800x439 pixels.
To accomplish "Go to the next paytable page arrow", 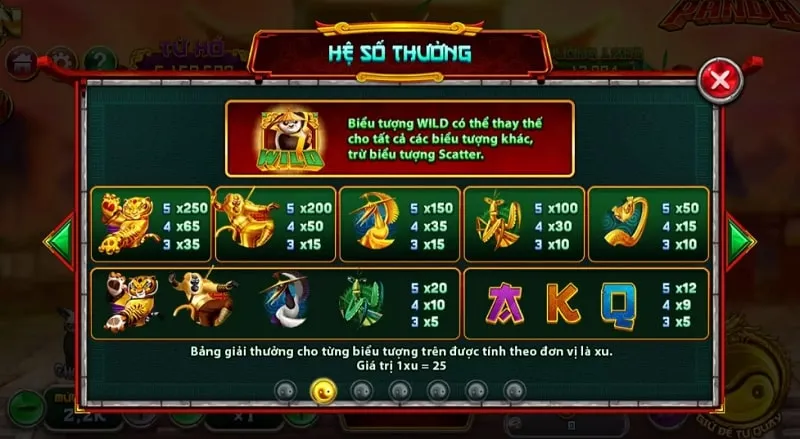I will (740, 240).
